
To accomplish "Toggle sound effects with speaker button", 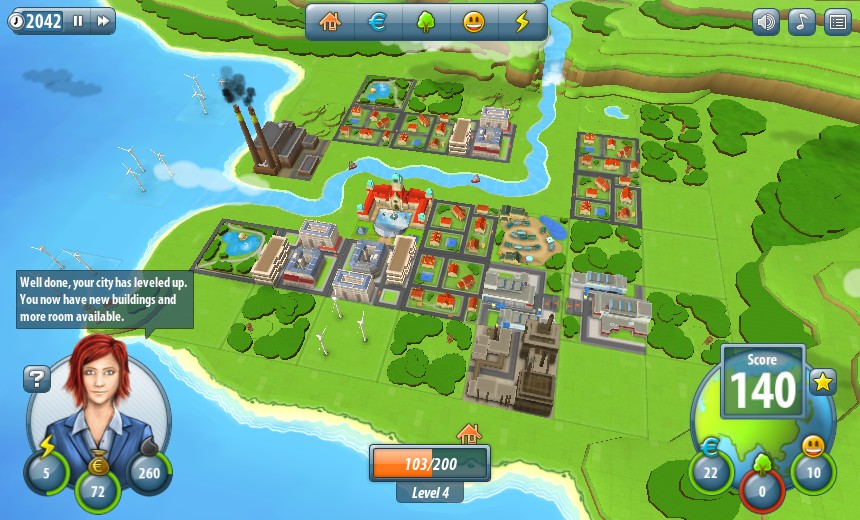I will 766,22.
